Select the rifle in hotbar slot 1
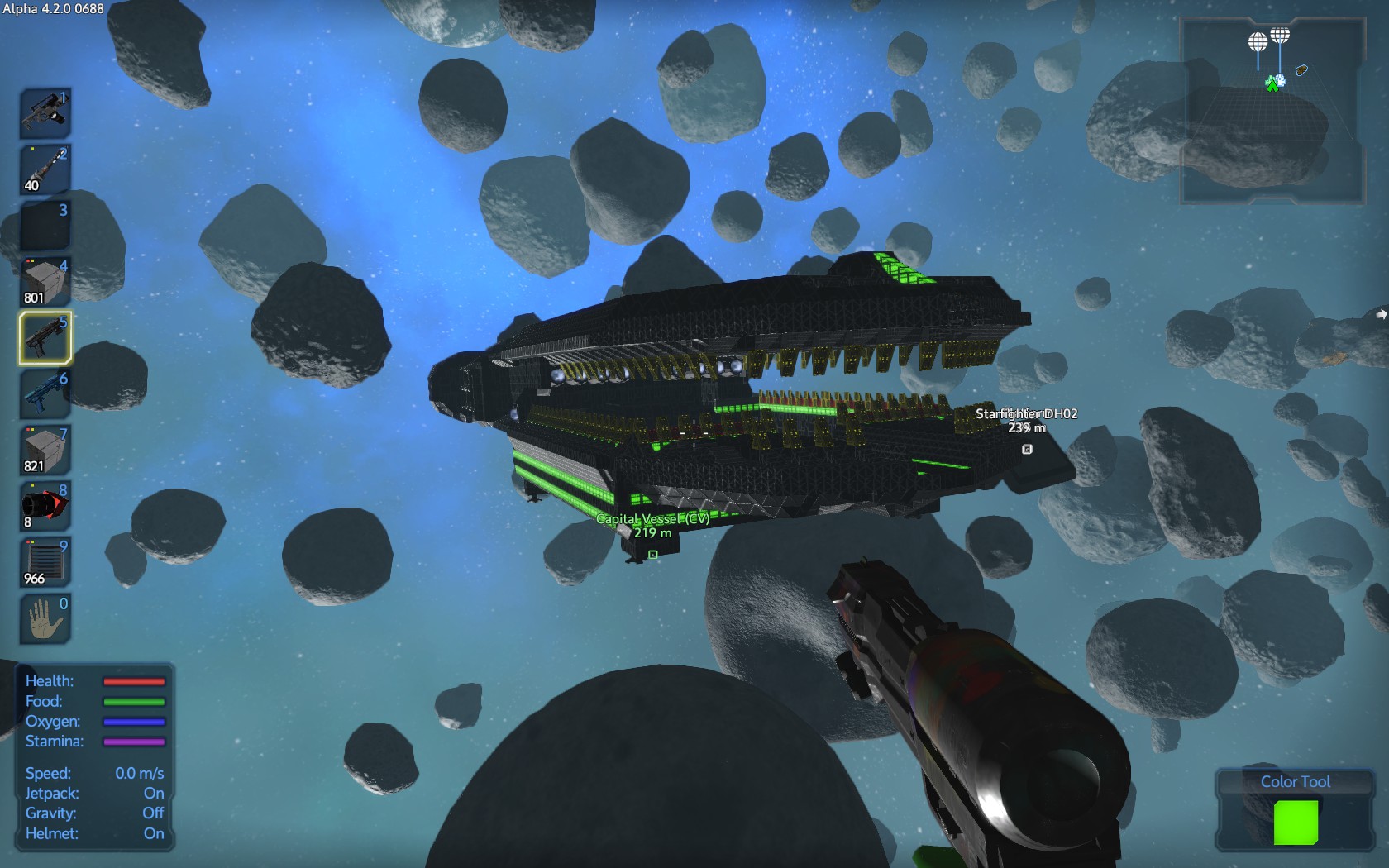The width and height of the screenshot is (1389, 868). tap(45, 113)
